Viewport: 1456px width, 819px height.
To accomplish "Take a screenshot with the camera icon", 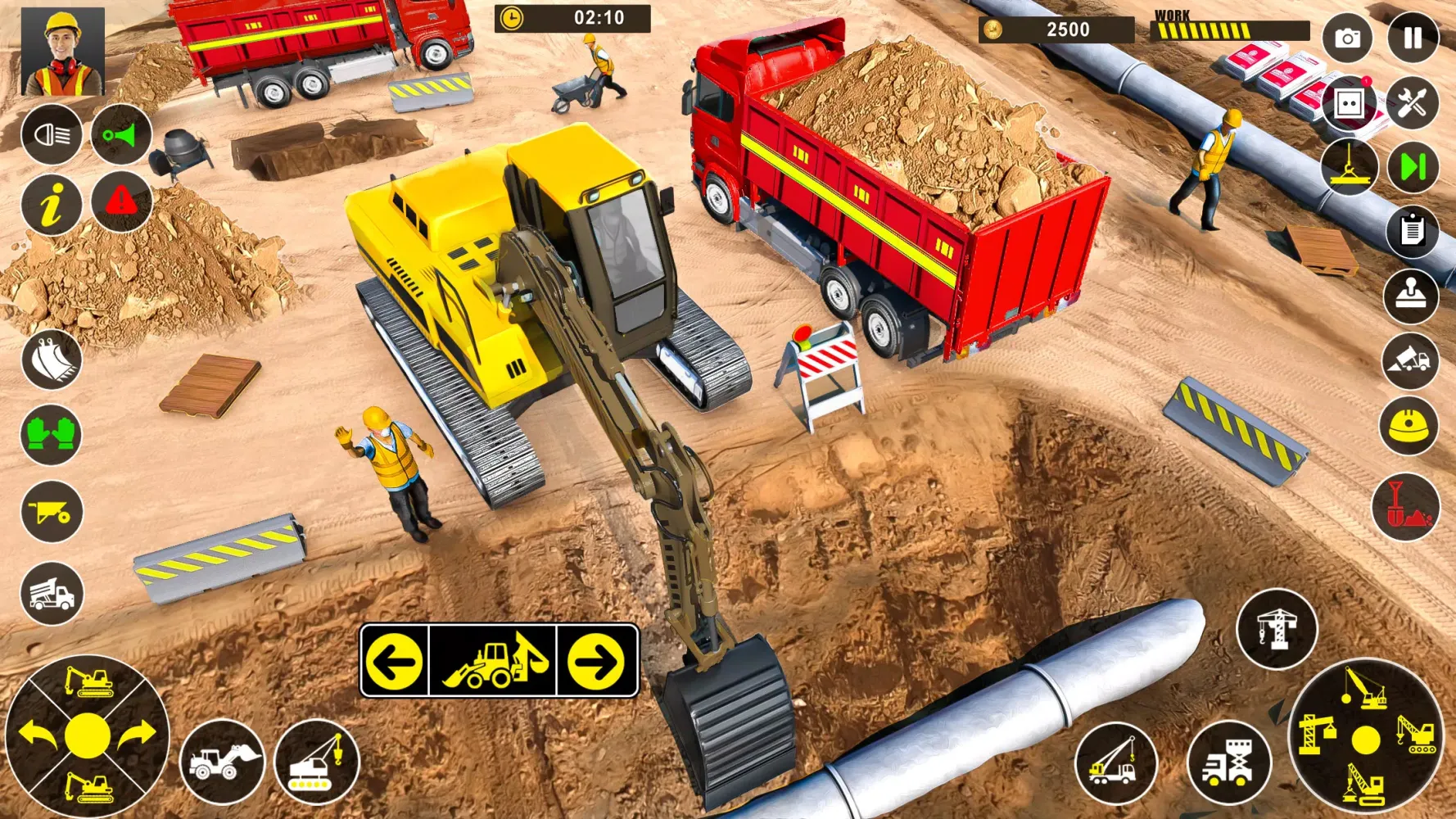I will pyautogui.click(x=1347, y=38).
